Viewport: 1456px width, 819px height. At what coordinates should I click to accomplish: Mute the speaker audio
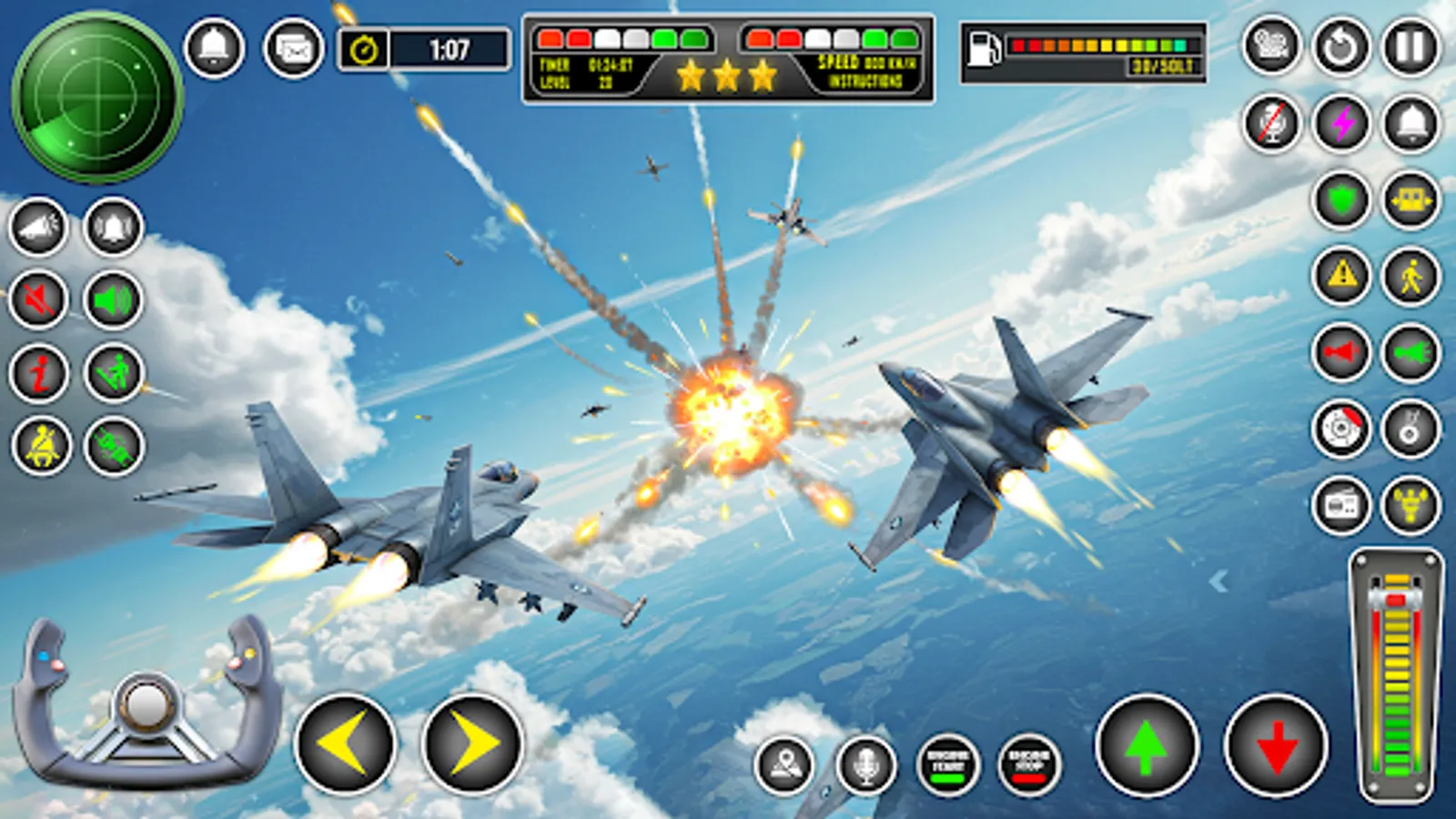click(x=38, y=297)
